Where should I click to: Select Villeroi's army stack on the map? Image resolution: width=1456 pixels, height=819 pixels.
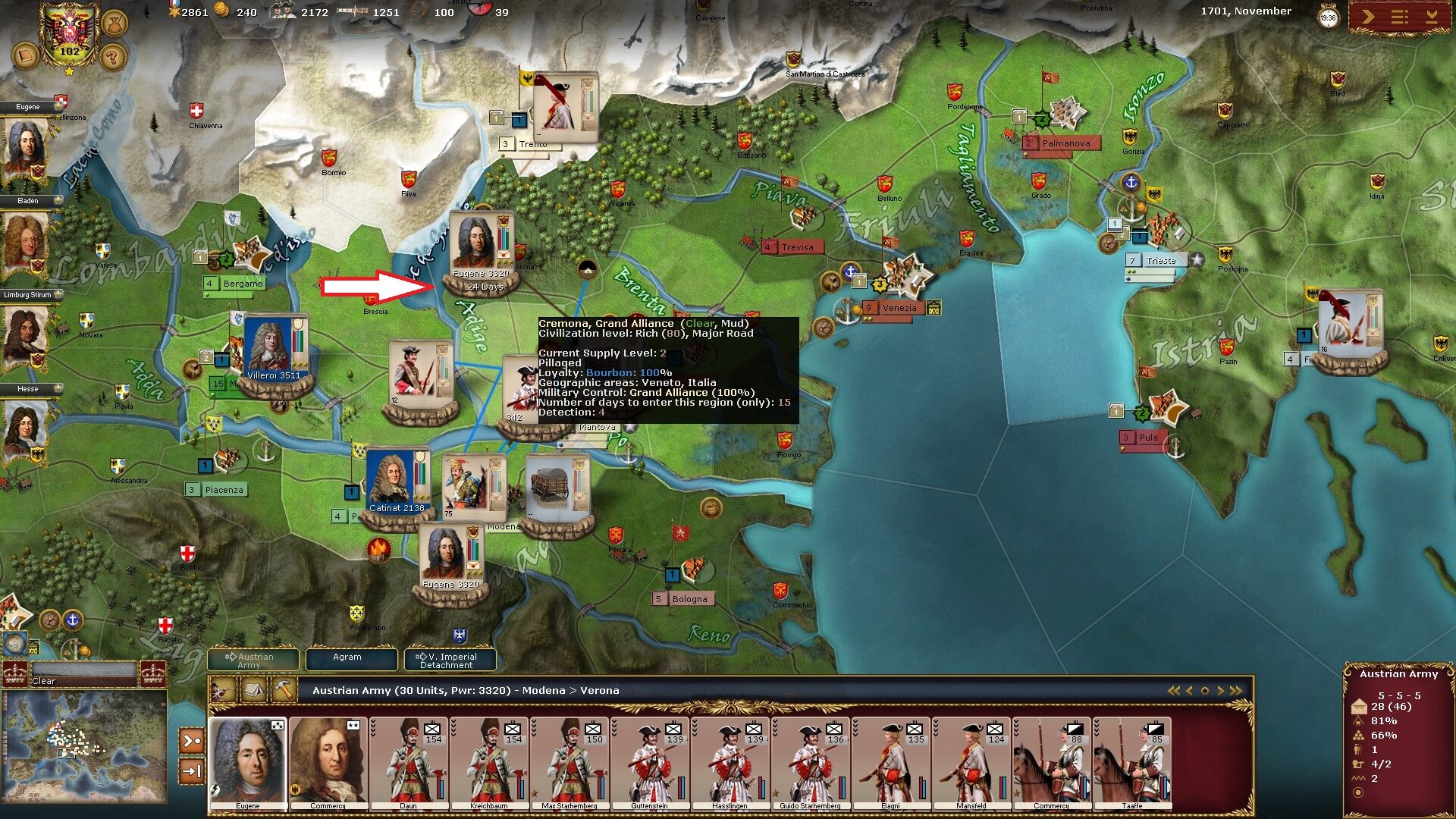pyautogui.click(x=275, y=350)
